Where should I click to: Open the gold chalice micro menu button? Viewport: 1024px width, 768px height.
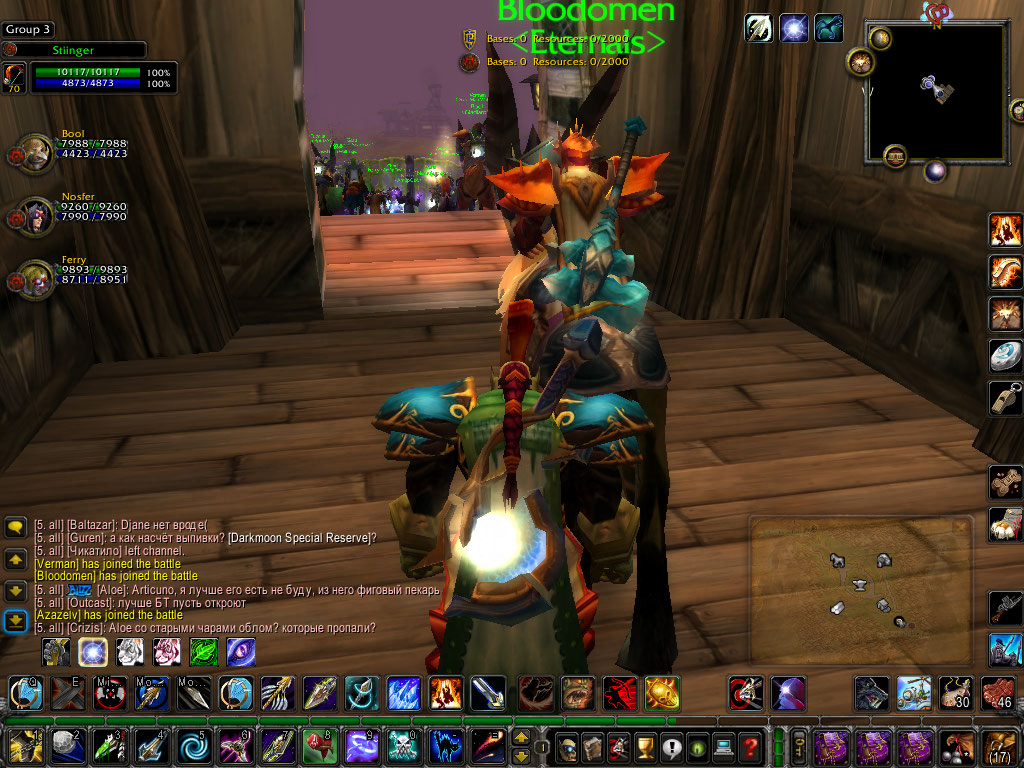pyautogui.click(x=646, y=746)
